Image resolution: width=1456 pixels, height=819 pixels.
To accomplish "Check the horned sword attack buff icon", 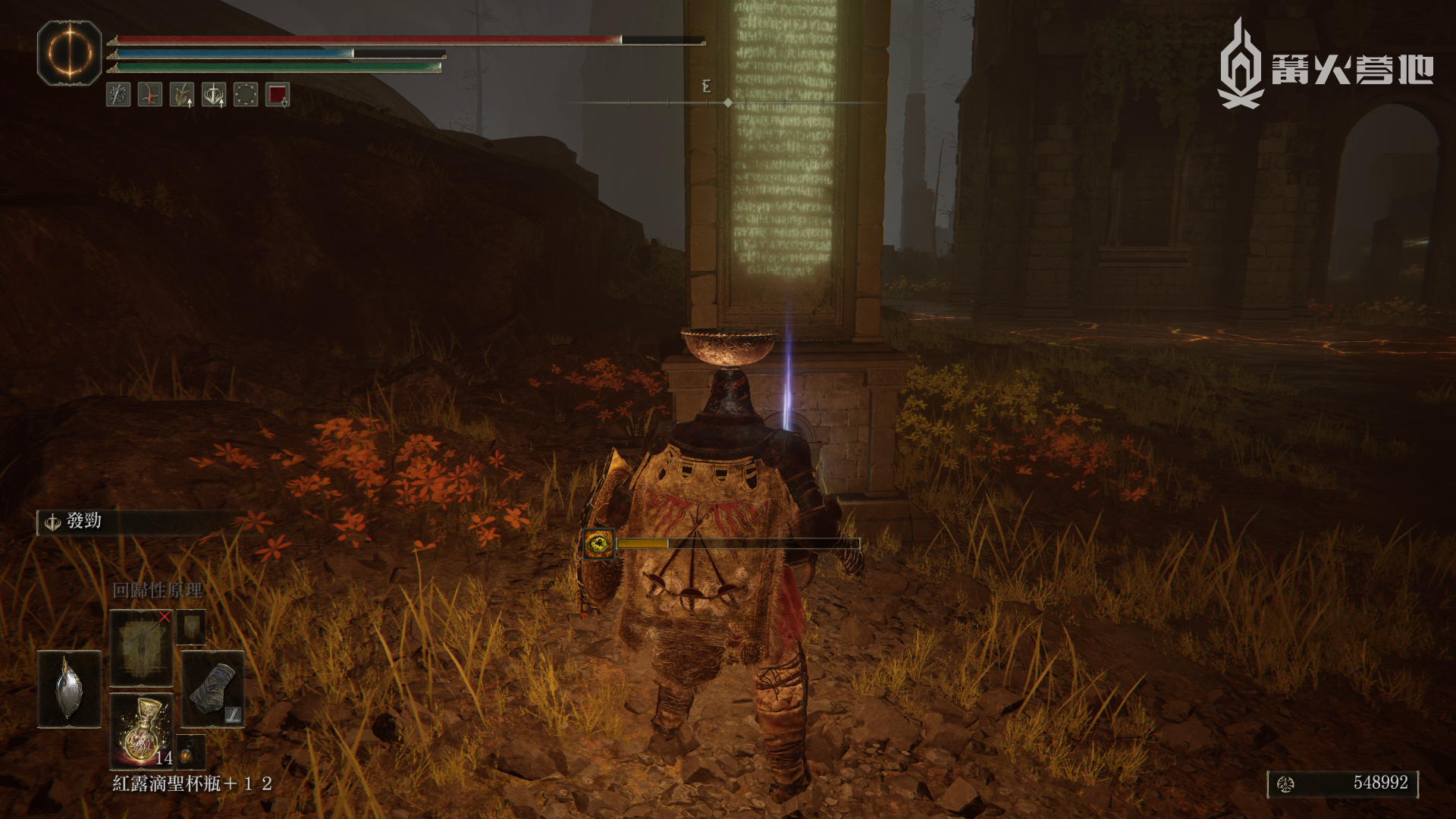I will click(182, 95).
